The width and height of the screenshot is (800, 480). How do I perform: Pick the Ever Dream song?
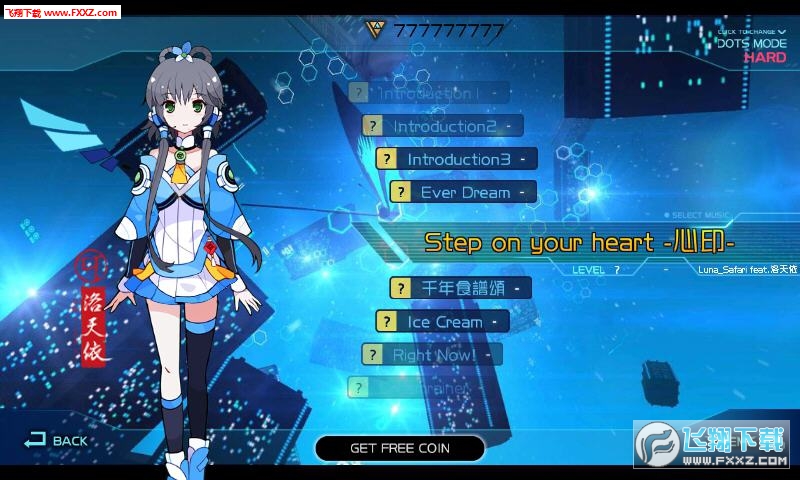click(464, 192)
